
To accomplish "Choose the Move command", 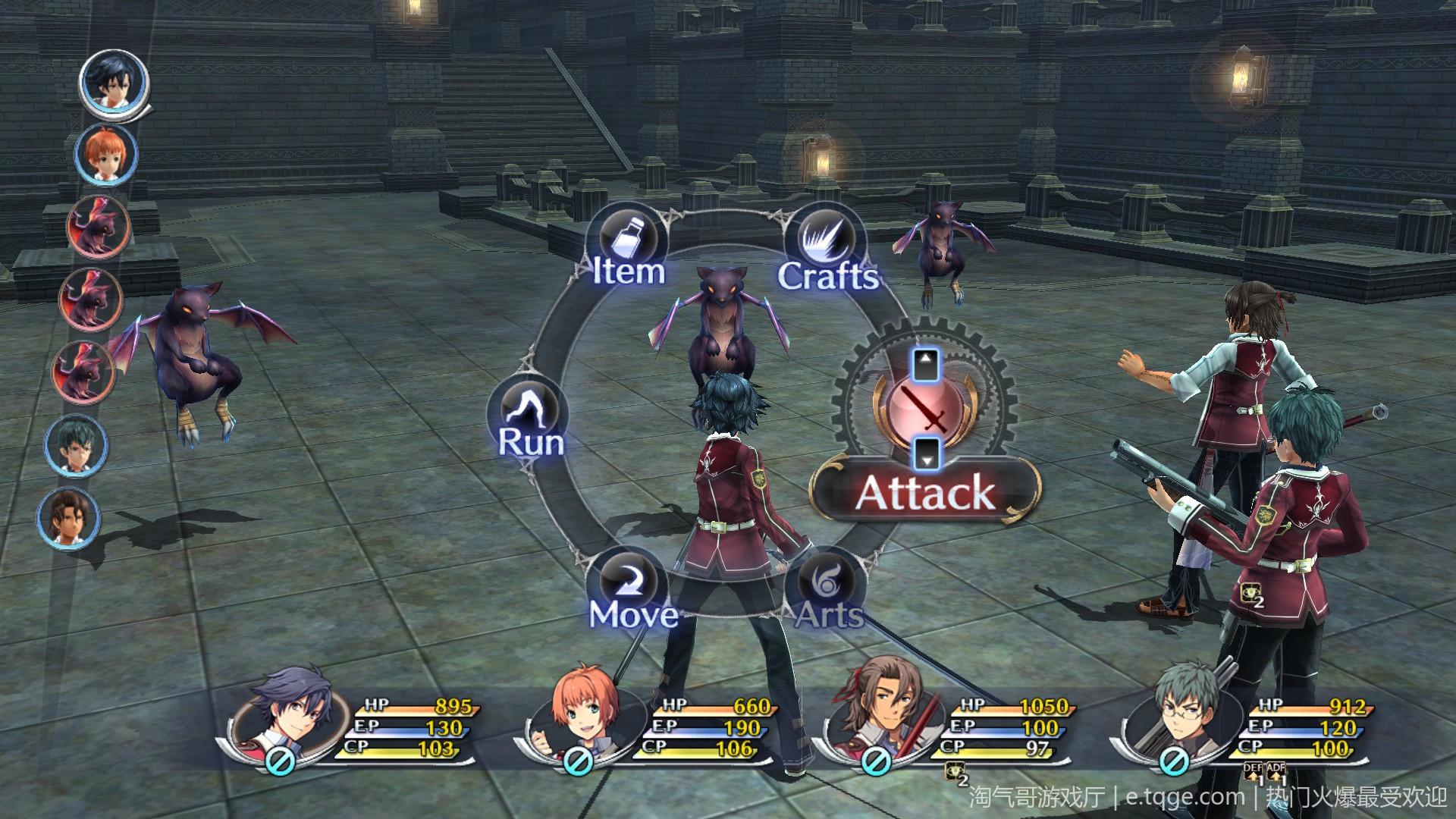I will click(633, 590).
